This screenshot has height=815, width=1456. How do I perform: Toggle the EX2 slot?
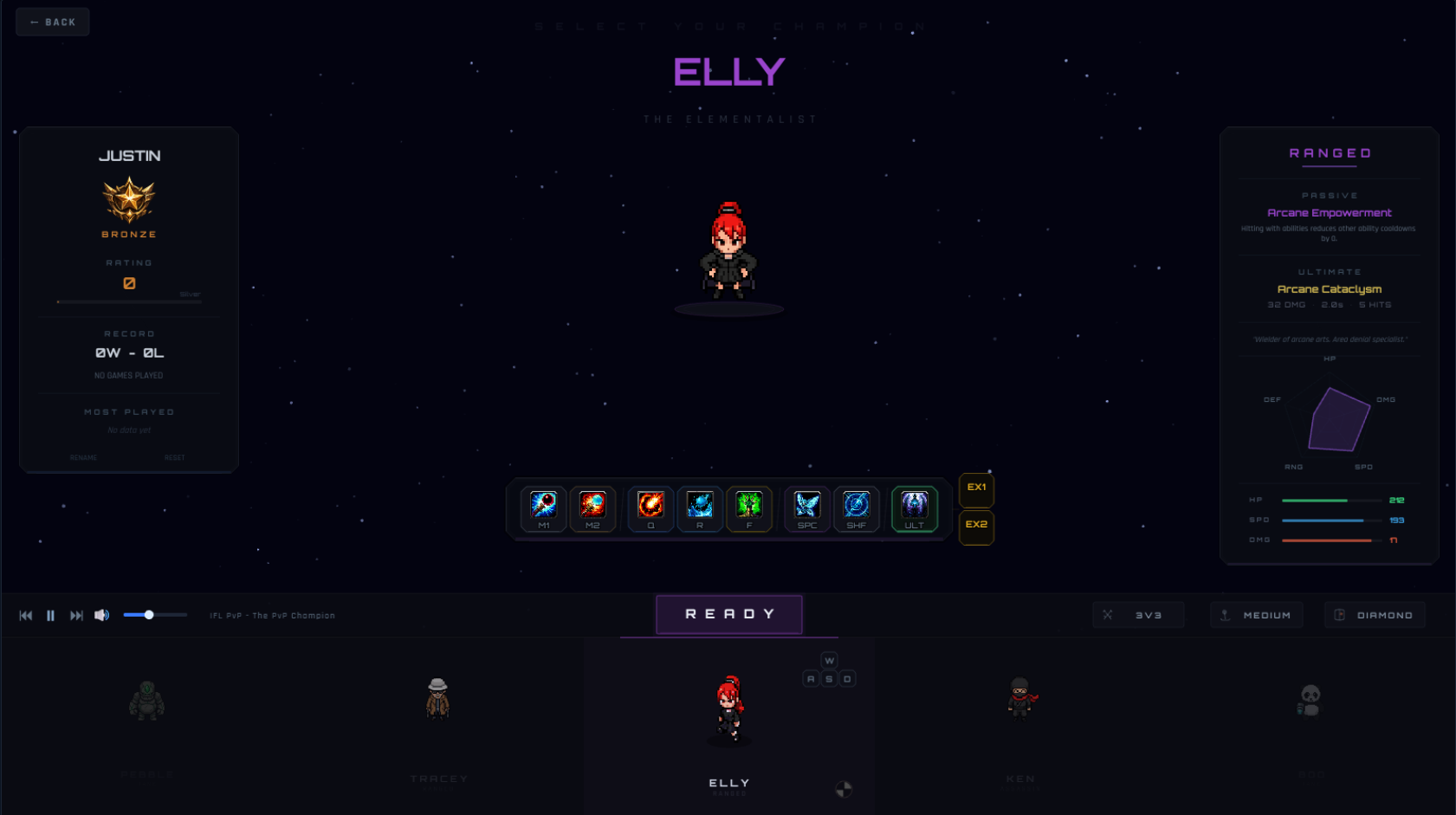[x=976, y=527]
